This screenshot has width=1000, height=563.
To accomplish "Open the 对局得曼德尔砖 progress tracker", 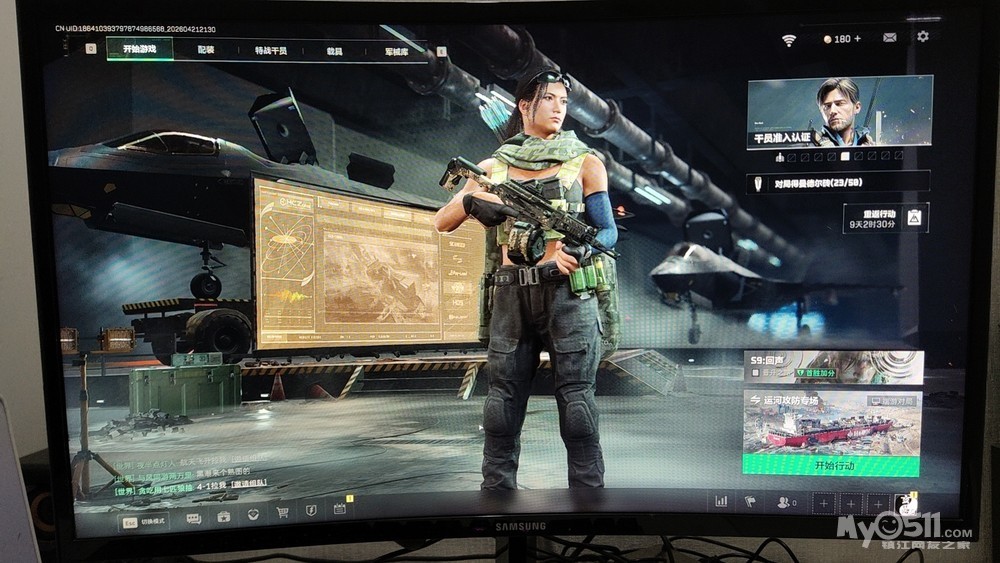I will coord(838,183).
